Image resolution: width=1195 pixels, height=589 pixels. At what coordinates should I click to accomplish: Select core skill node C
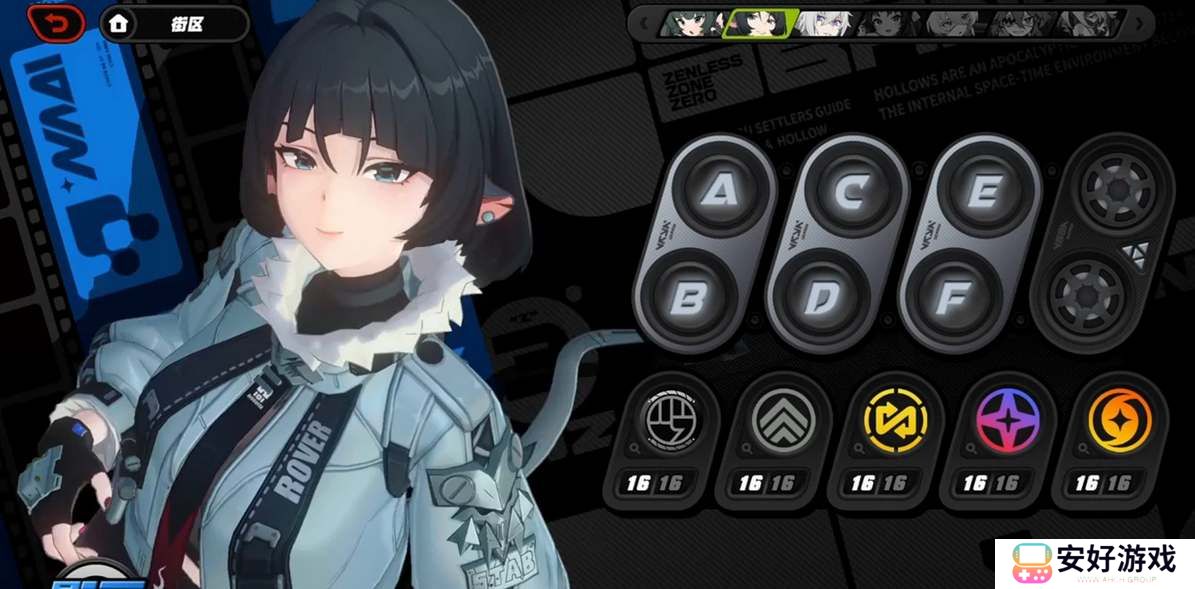pyautogui.click(x=849, y=192)
